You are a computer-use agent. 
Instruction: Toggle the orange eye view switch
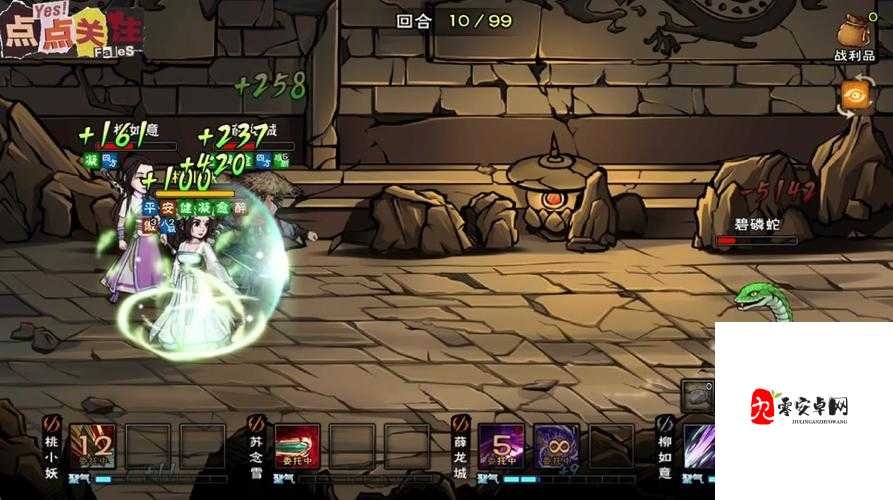tap(855, 96)
